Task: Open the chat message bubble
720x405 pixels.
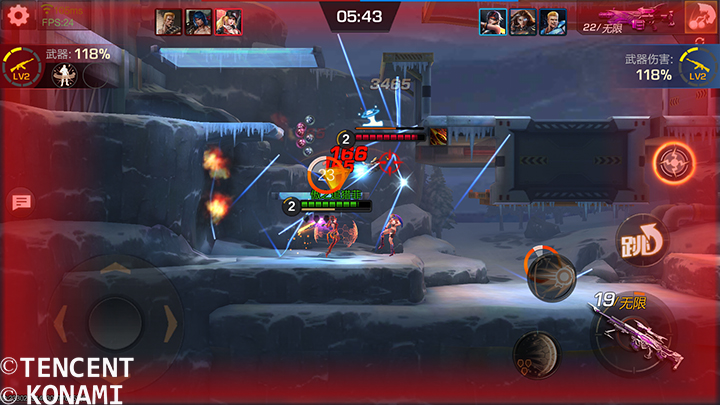Action: pos(21,202)
